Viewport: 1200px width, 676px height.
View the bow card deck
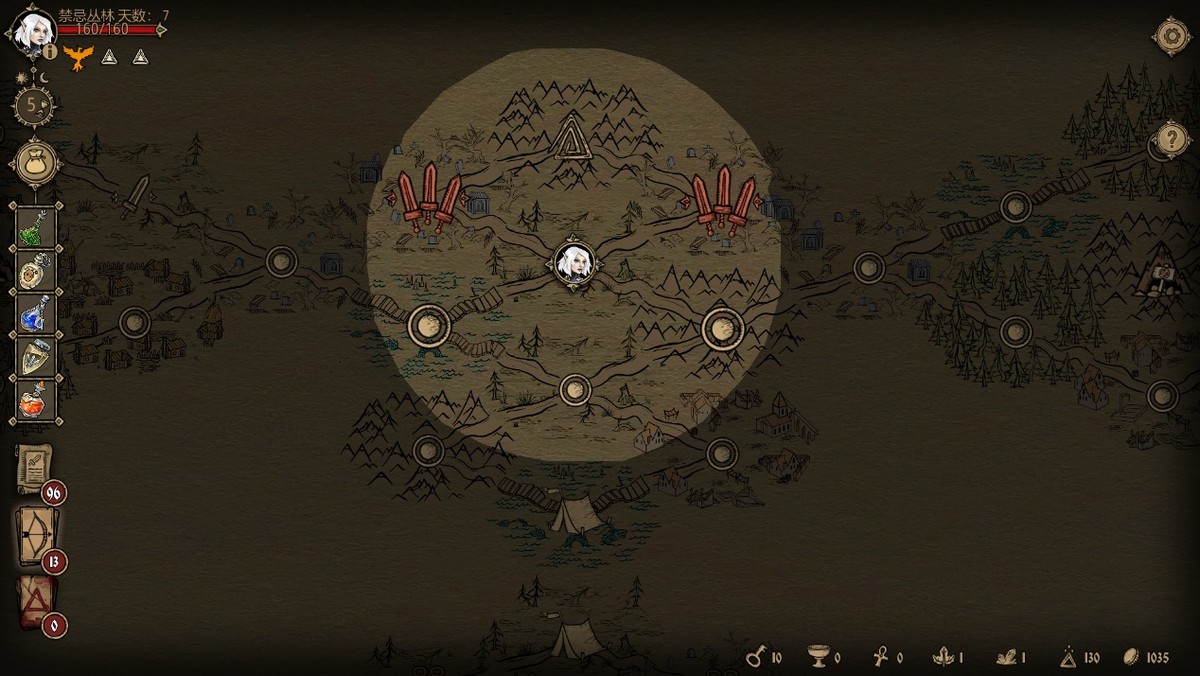[35, 537]
